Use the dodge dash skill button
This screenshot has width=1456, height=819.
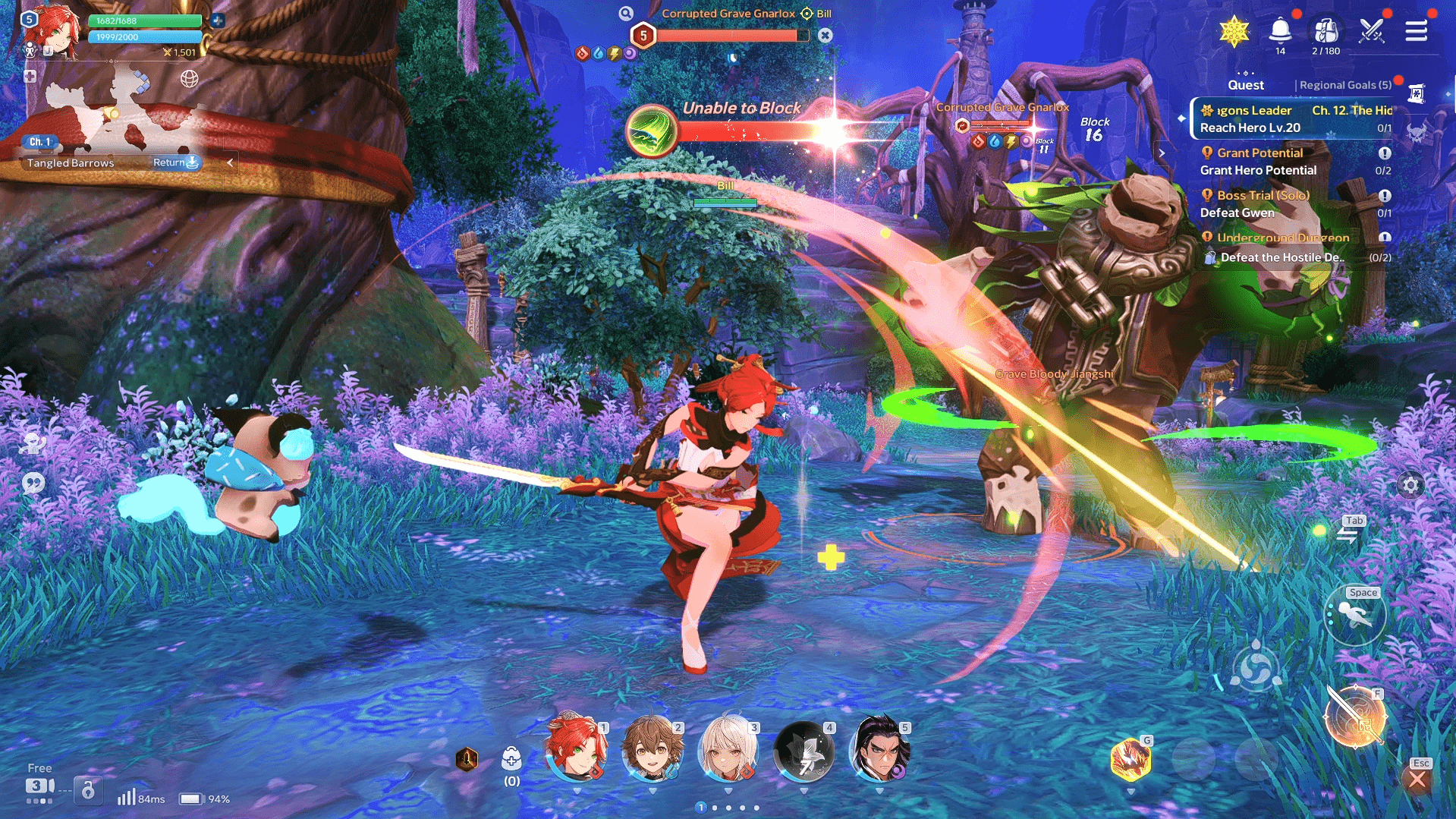pos(1355,616)
